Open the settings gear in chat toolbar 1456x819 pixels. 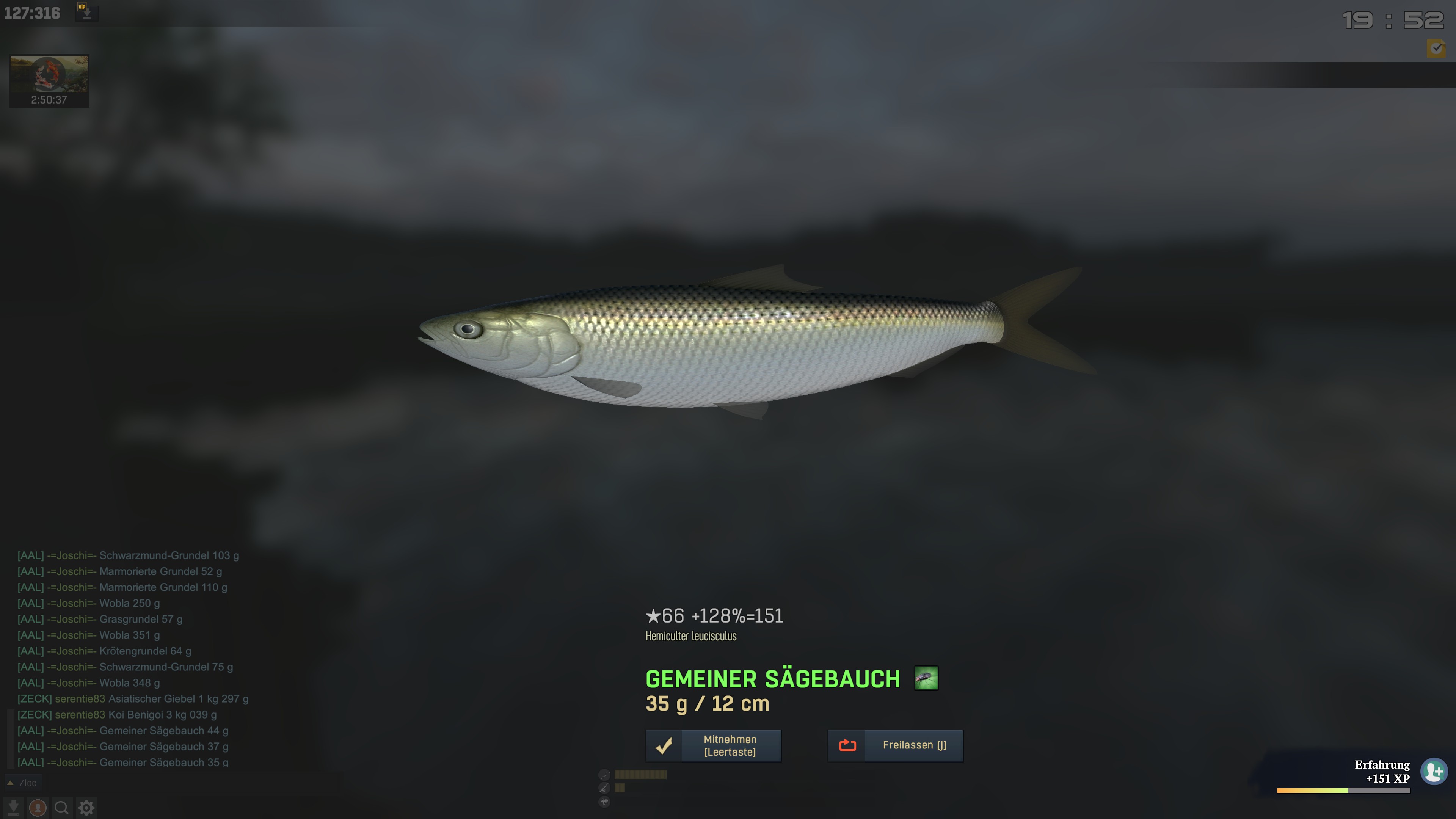(x=86, y=808)
